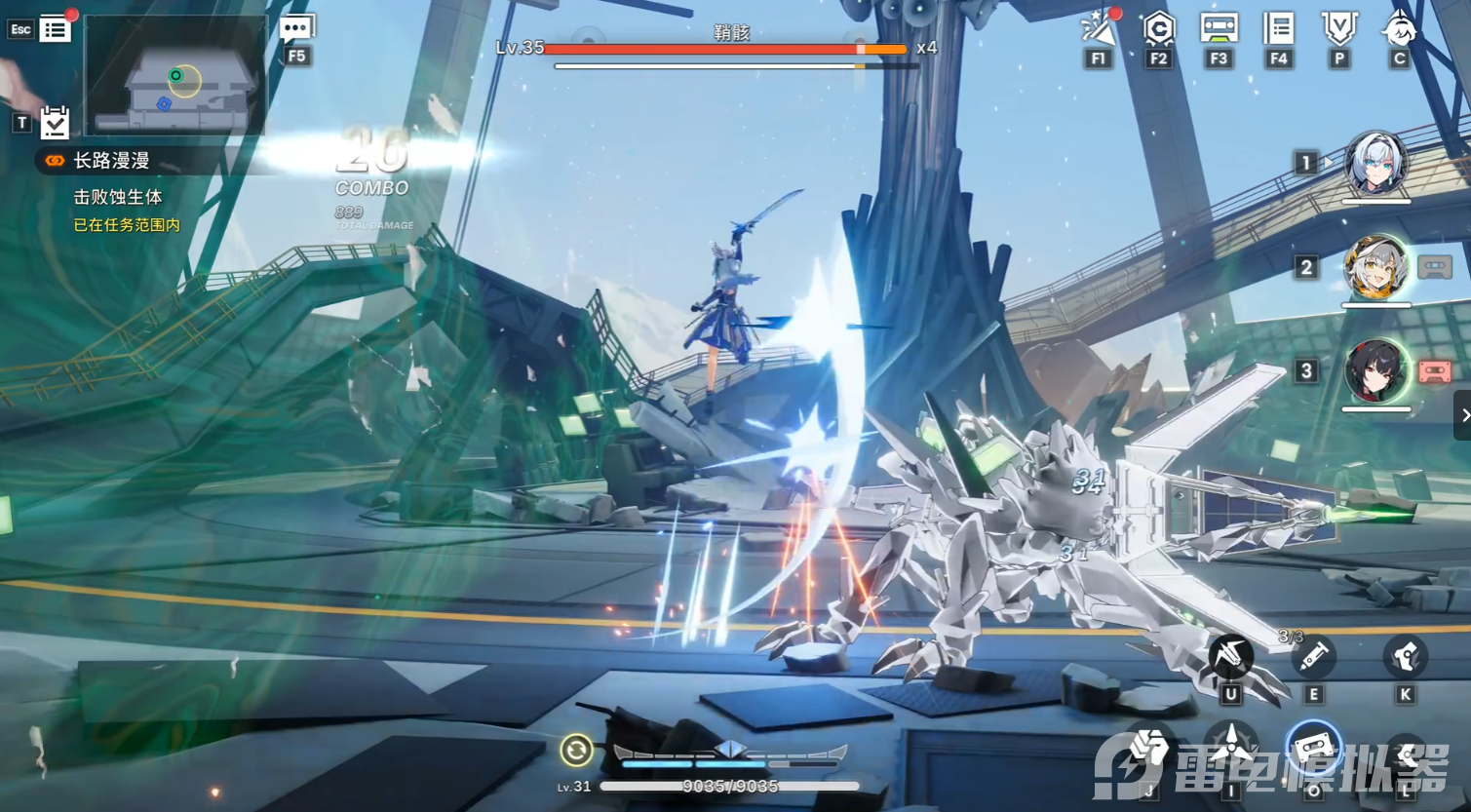Switch to the black-haired third character
The width and height of the screenshot is (1471, 812).
1375,371
